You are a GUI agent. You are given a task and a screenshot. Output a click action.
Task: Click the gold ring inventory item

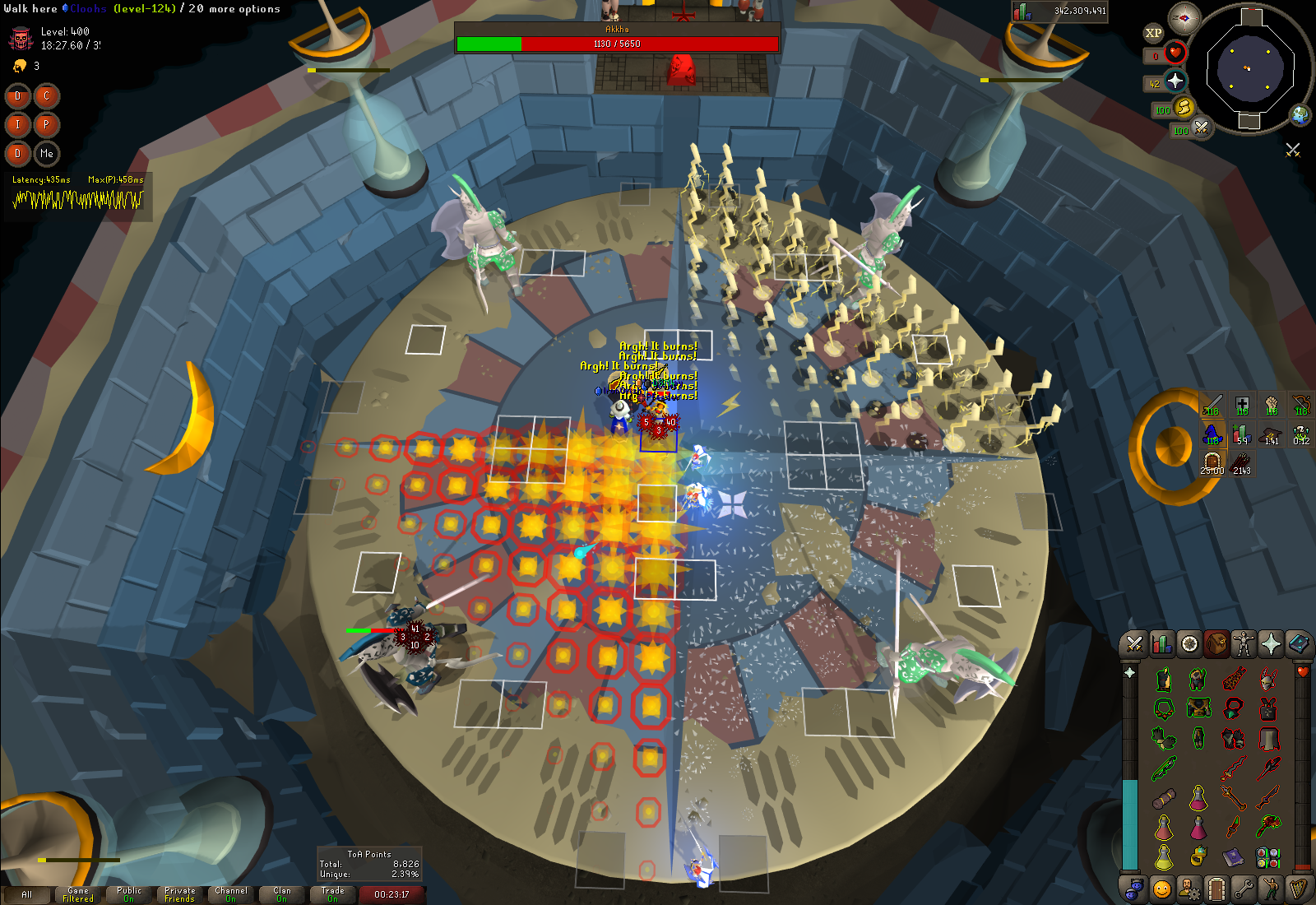[1198, 858]
